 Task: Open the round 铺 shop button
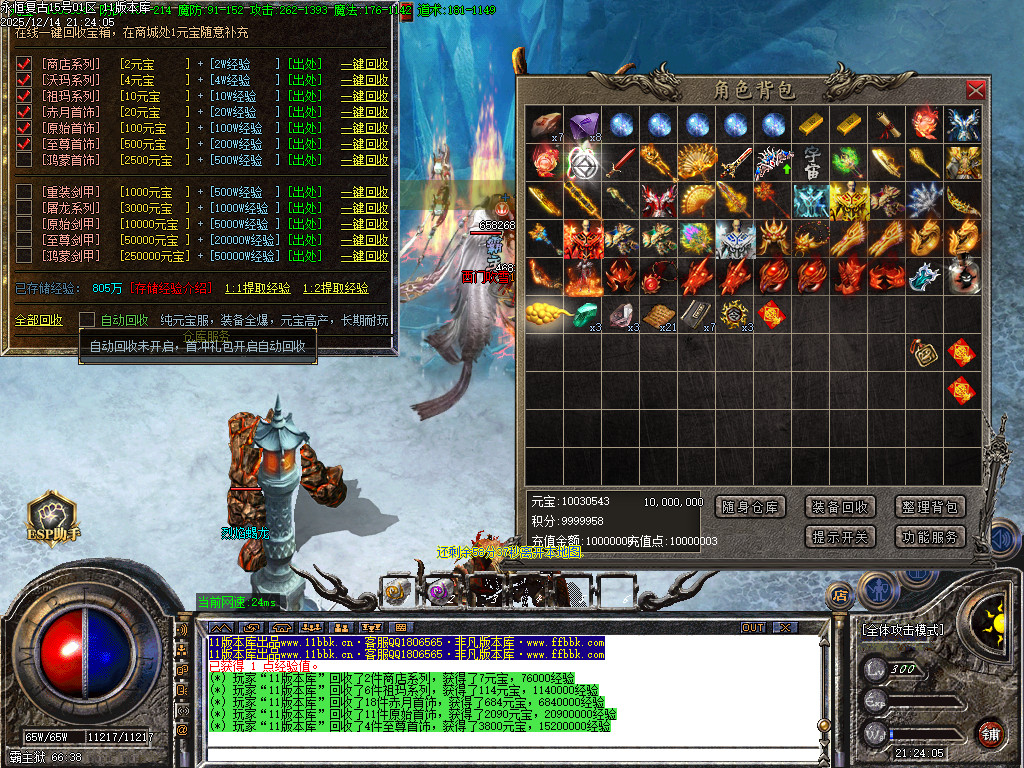tap(990, 733)
